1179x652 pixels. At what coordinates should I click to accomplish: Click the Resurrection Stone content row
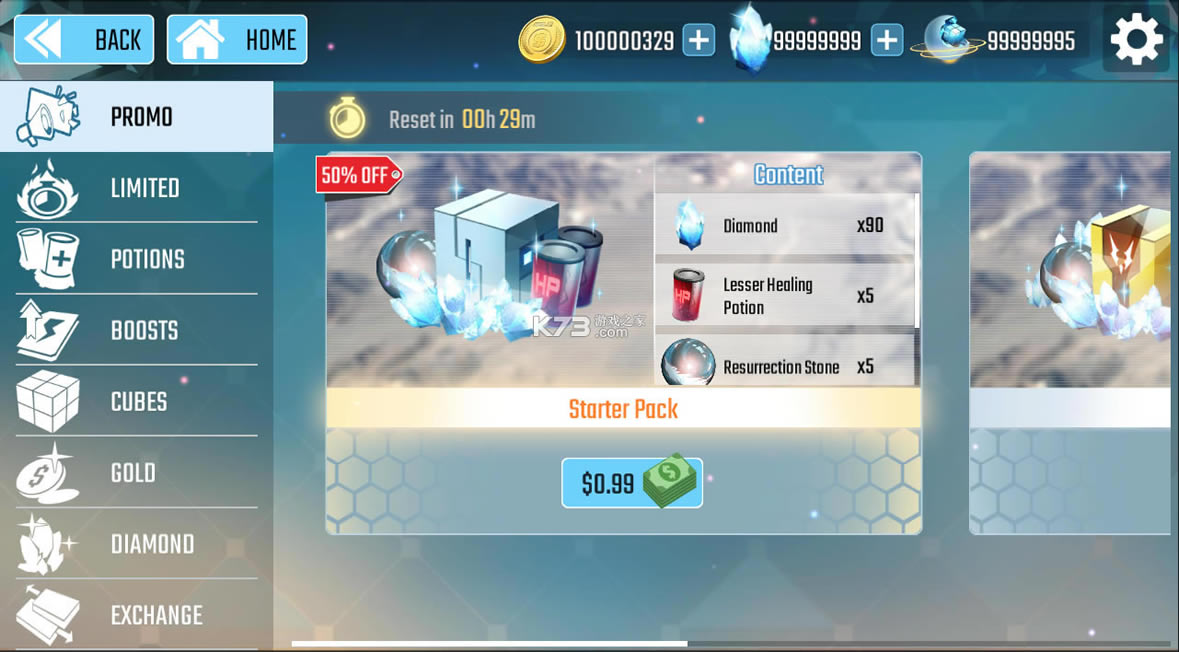784,364
